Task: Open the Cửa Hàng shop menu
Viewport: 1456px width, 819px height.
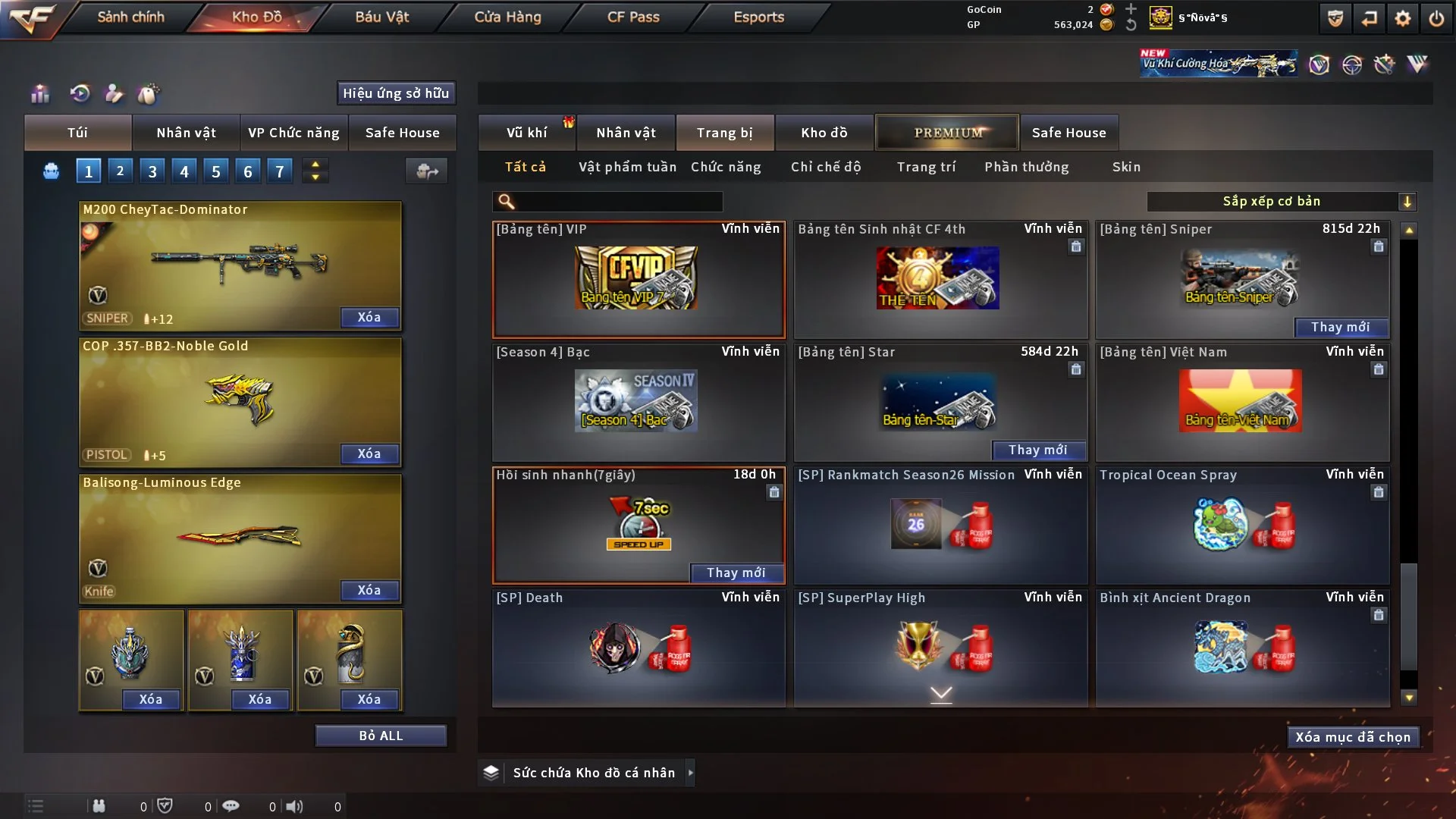Action: (507, 17)
